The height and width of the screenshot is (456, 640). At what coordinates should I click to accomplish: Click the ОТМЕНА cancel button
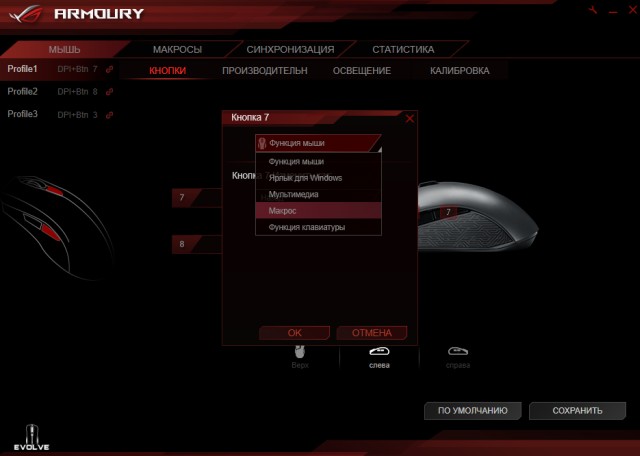pos(371,332)
